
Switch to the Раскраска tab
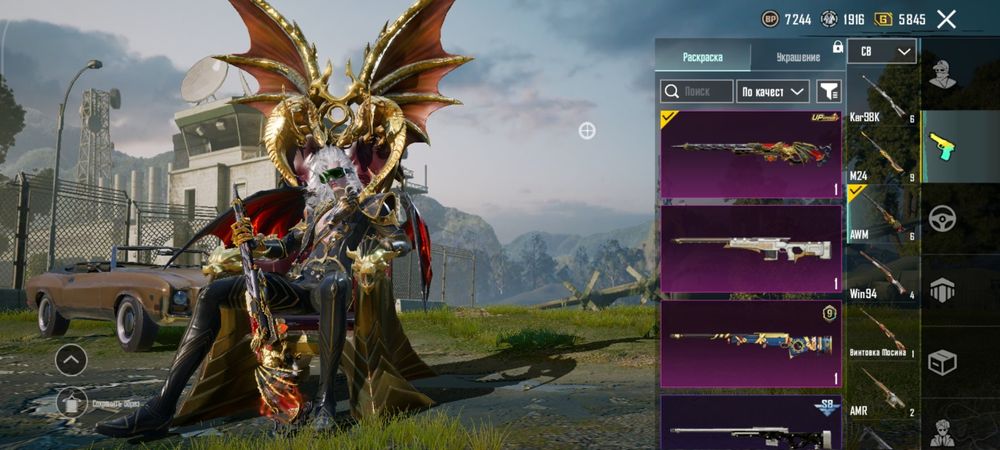click(702, 57)
